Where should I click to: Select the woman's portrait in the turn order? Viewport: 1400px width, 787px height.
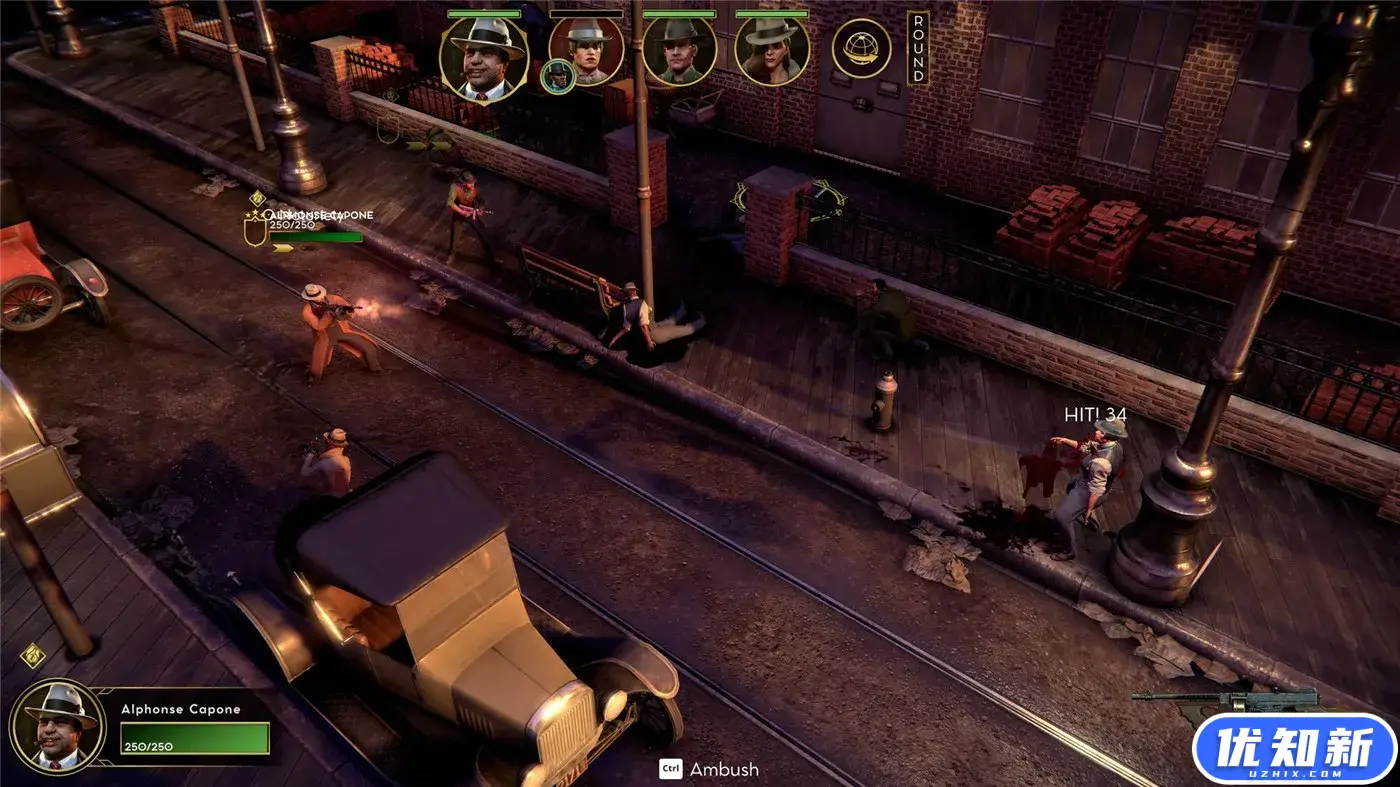(772, 50)
